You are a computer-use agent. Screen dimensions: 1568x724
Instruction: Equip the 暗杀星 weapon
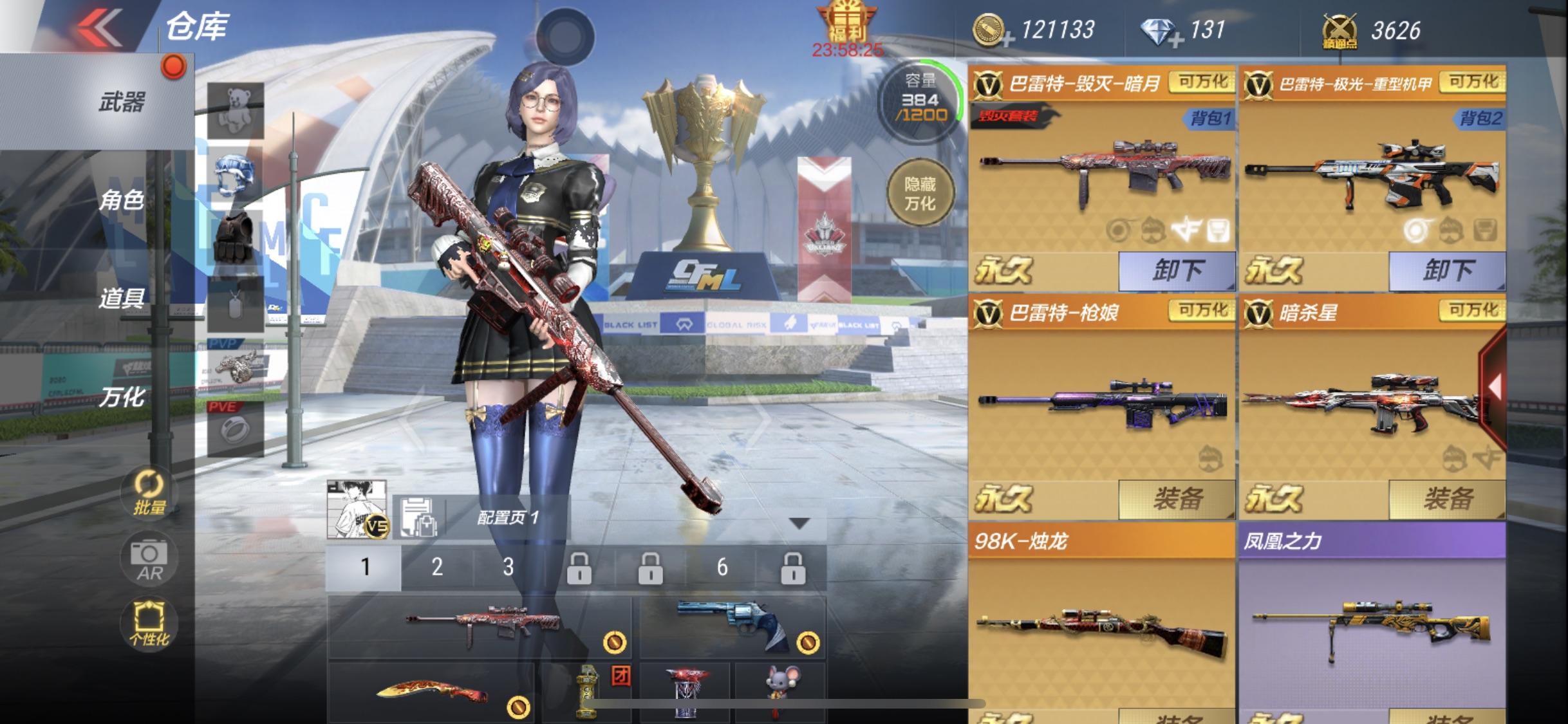(x=1447, y=499)
